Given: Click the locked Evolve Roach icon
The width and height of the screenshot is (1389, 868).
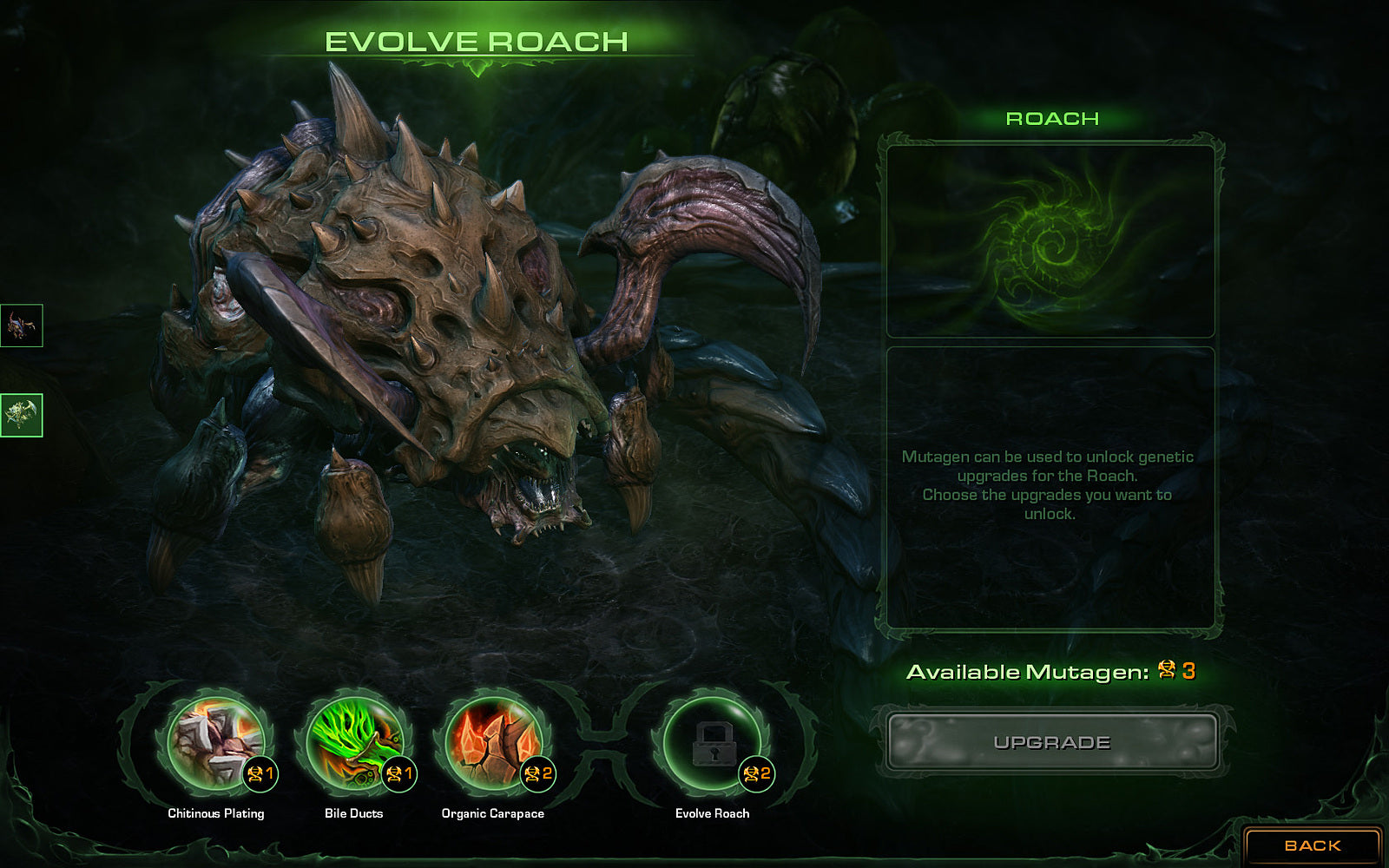Looking at the screenshot, I should coord(712,744).
